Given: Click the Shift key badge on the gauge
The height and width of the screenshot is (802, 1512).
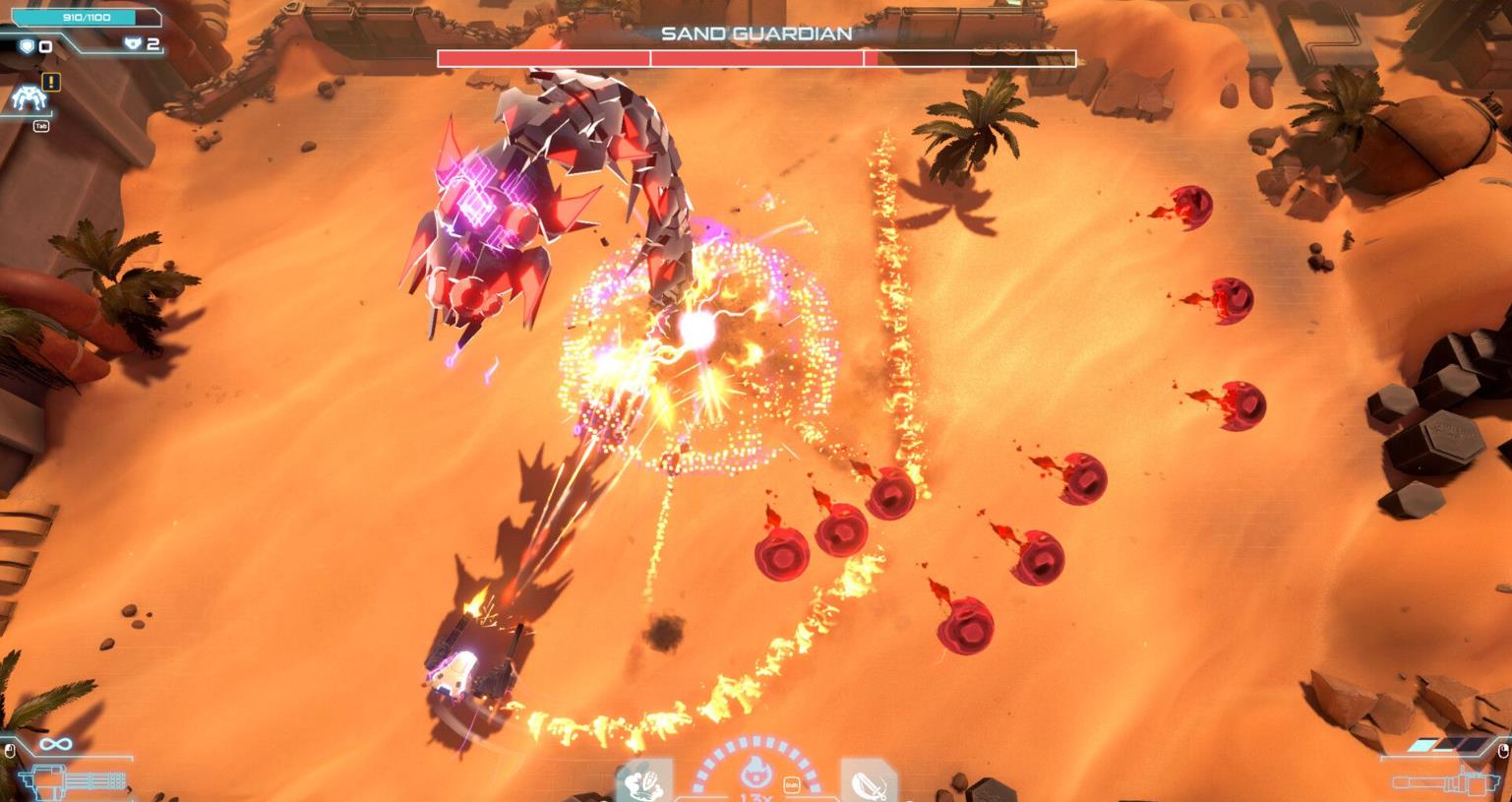Looking at the screenshot, I should [791, 784].
